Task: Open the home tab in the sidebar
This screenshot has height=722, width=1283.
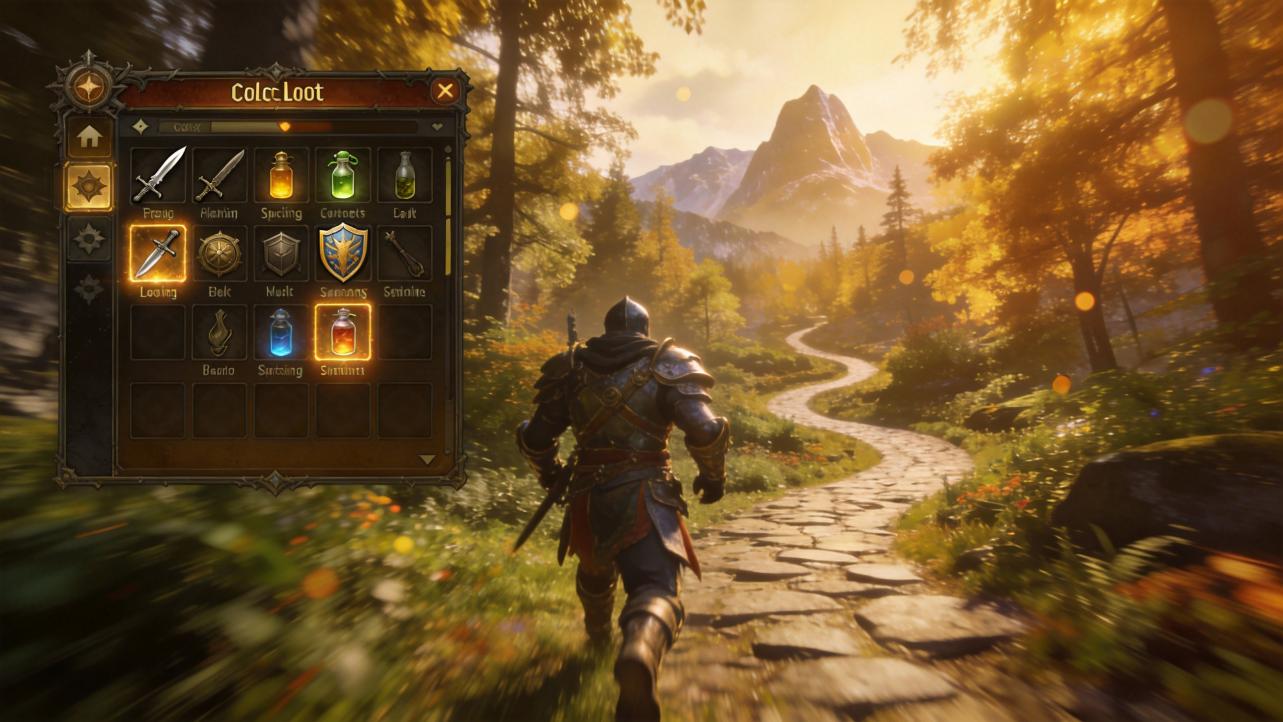Action: click(x=89, y=137)
